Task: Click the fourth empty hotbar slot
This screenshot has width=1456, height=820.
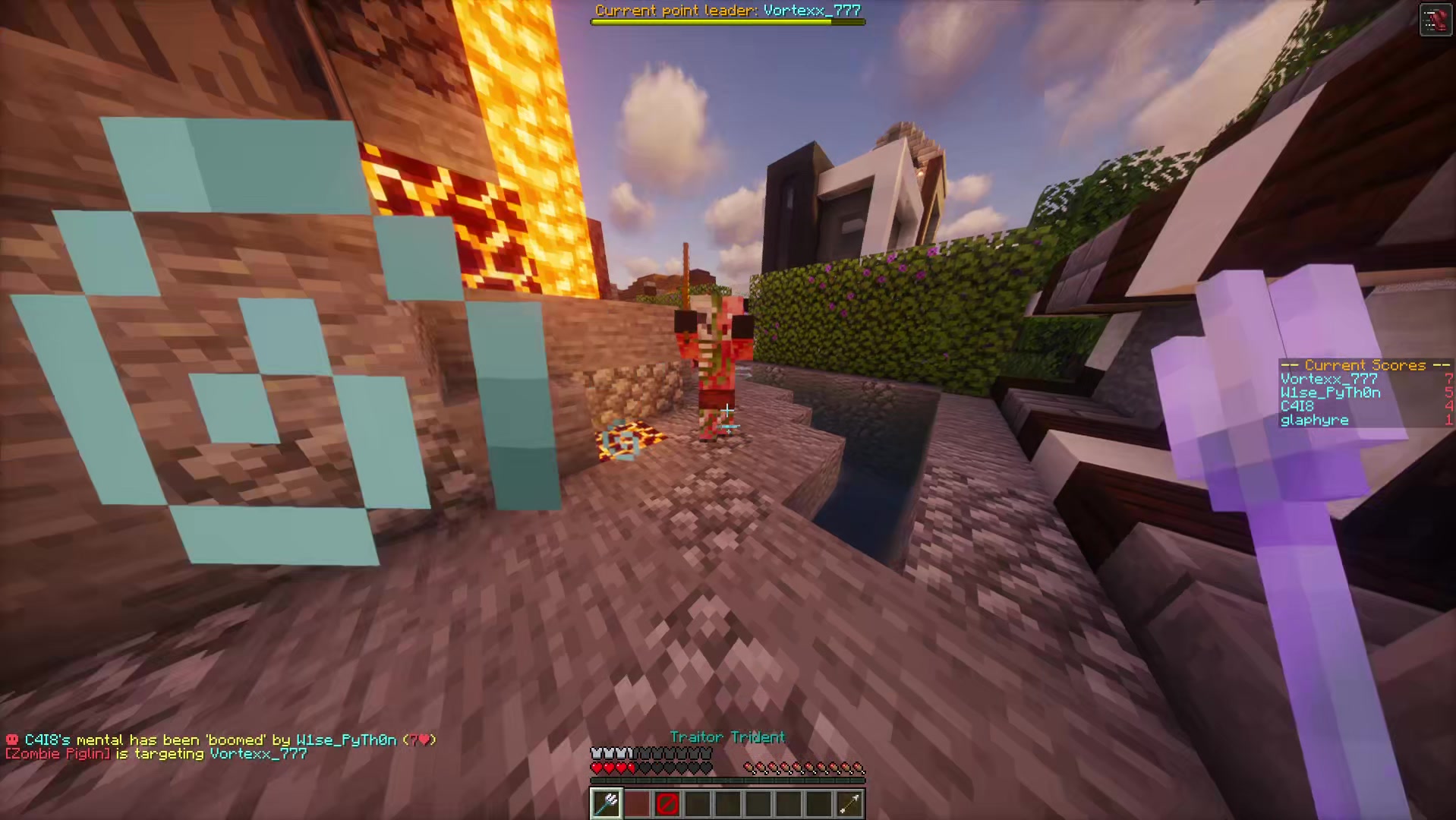Action: pyautogui.click(x=698, y=803)
